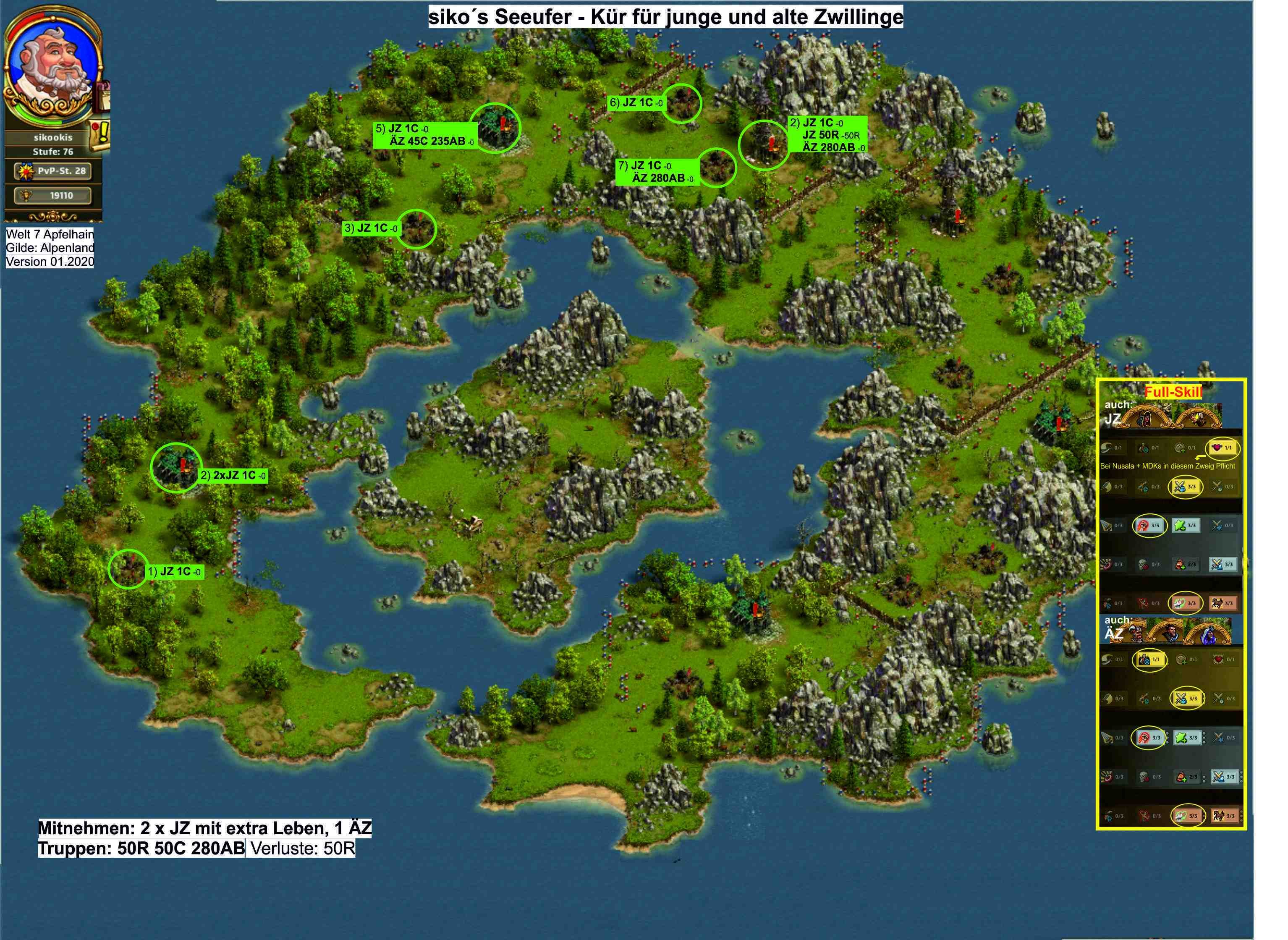The height and width of the screenshot is (940, 1288).
Task: Open the quest book beside the avatar
Action: pyautogui.click(x=105, y=96)
